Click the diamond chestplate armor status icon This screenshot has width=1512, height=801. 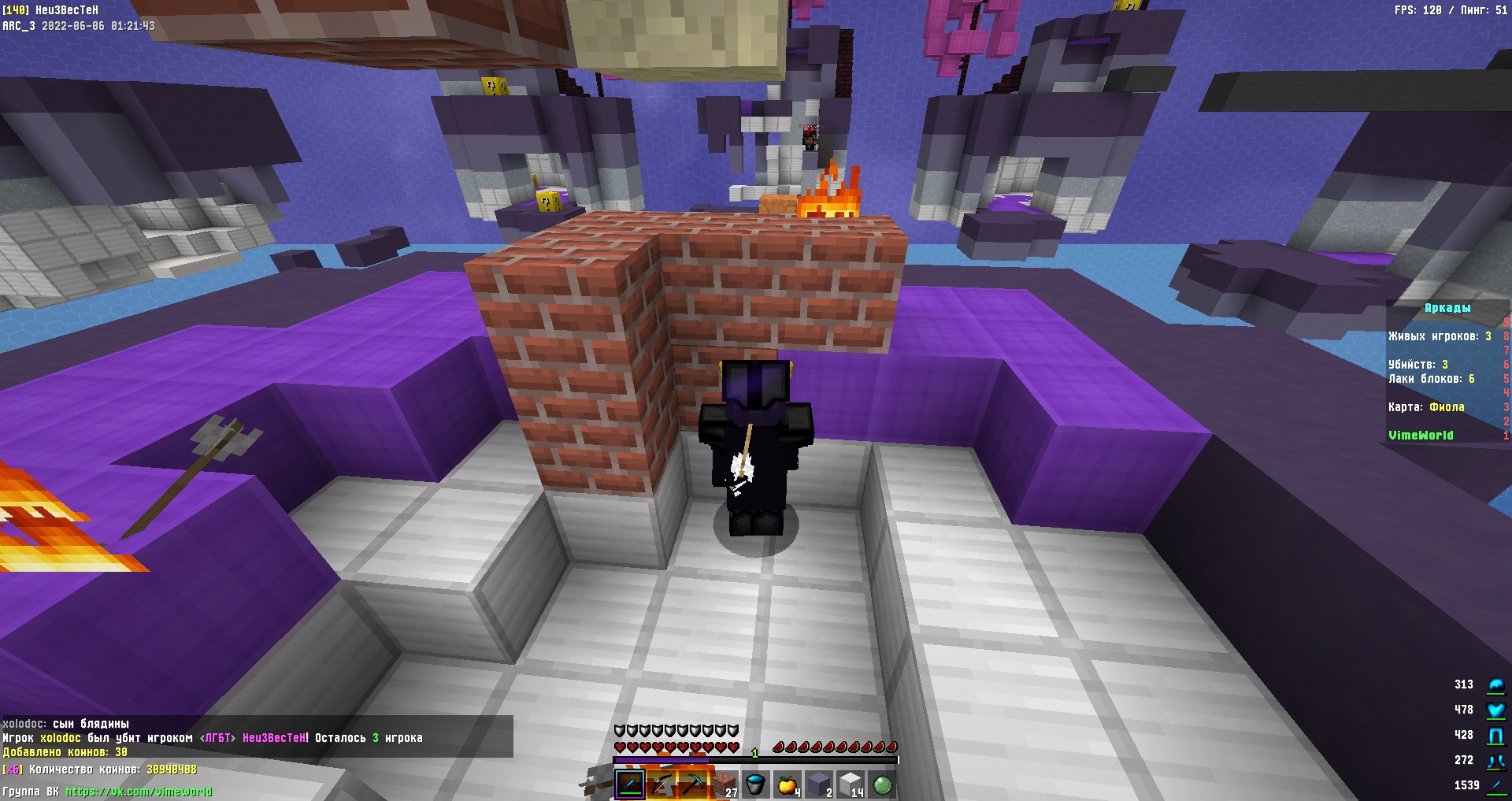click(1495, 710)
